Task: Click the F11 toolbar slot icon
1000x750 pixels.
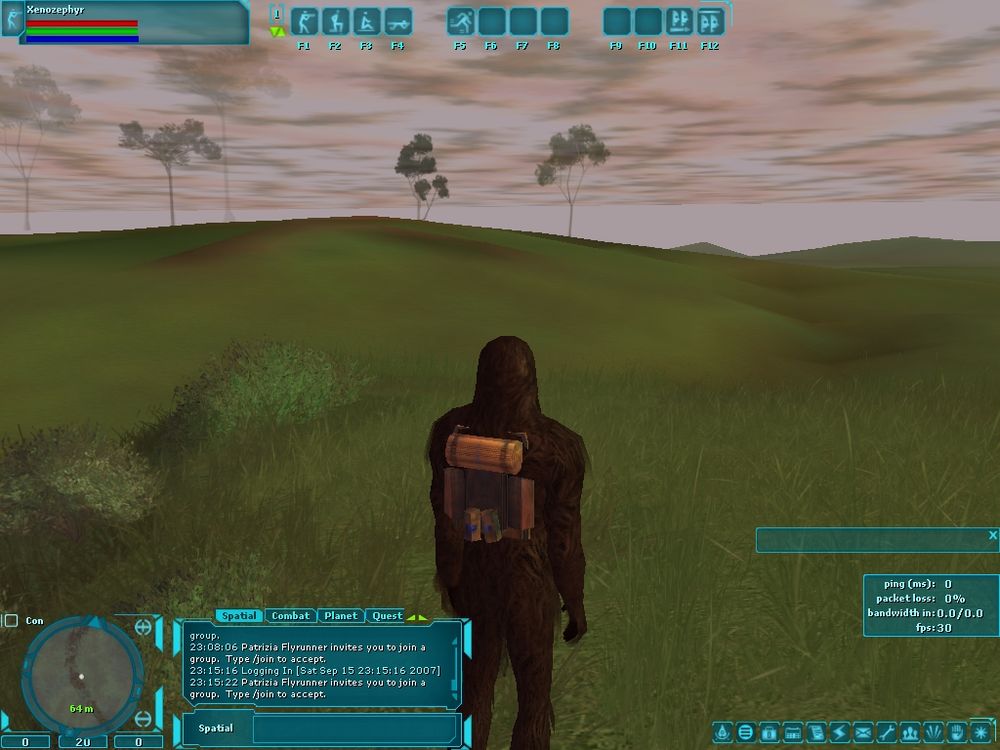Action: point(679,22)
